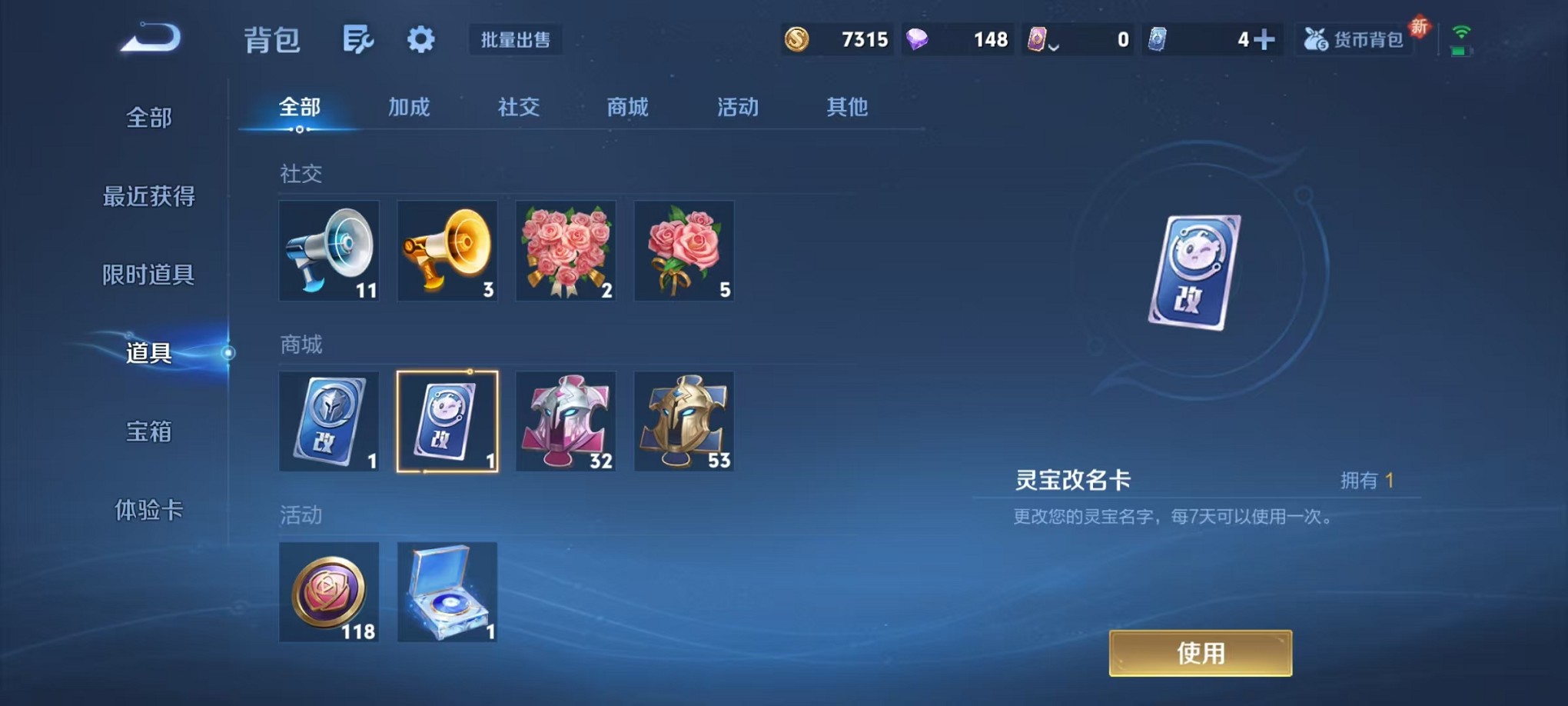The height and width of the screenshot is (706, 1568).
Task: Select the silver megaphone item
Action: (329, 251)
